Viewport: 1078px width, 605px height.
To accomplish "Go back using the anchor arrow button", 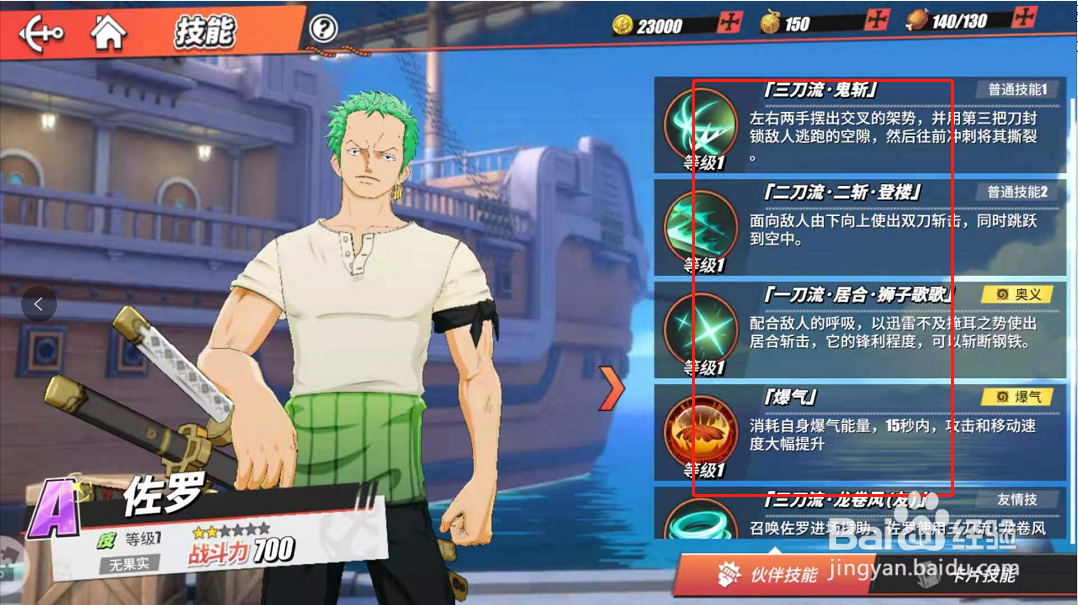I will tap(41, 32).
